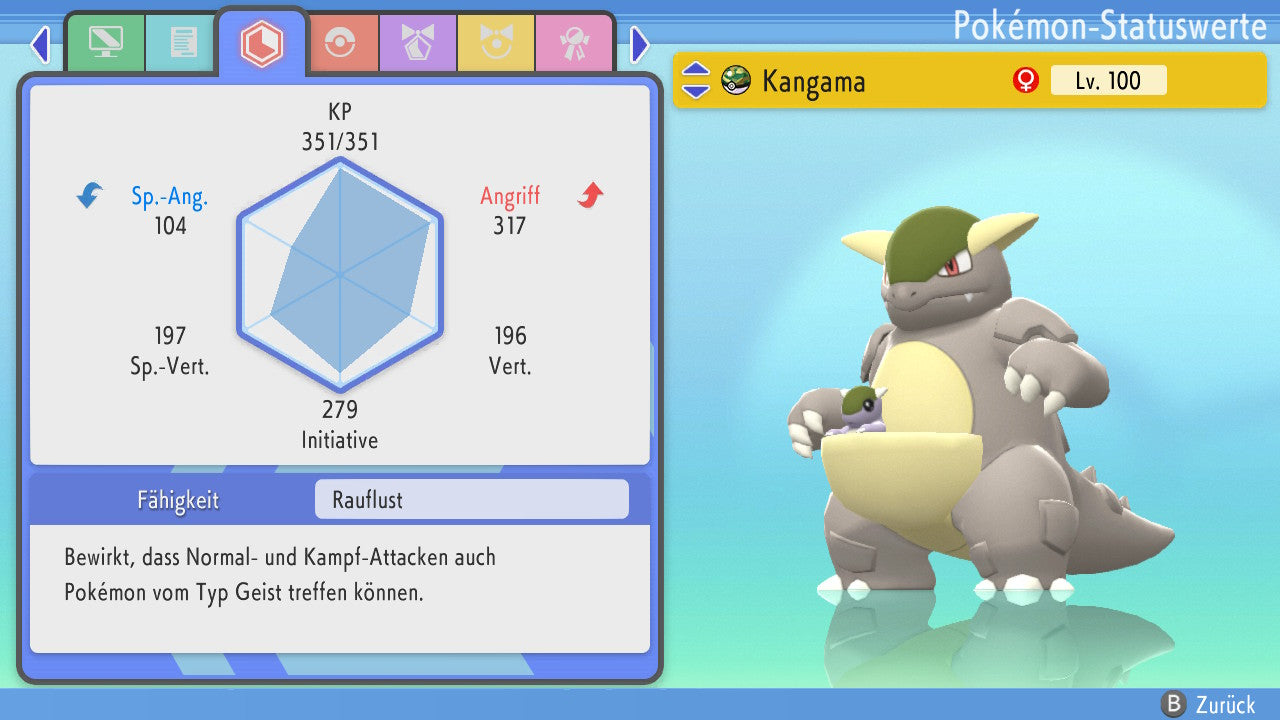The width and height of the screenshot is (1280, 720).
Task: Click the right arrow after the tabs
Action: click(640, 45)
